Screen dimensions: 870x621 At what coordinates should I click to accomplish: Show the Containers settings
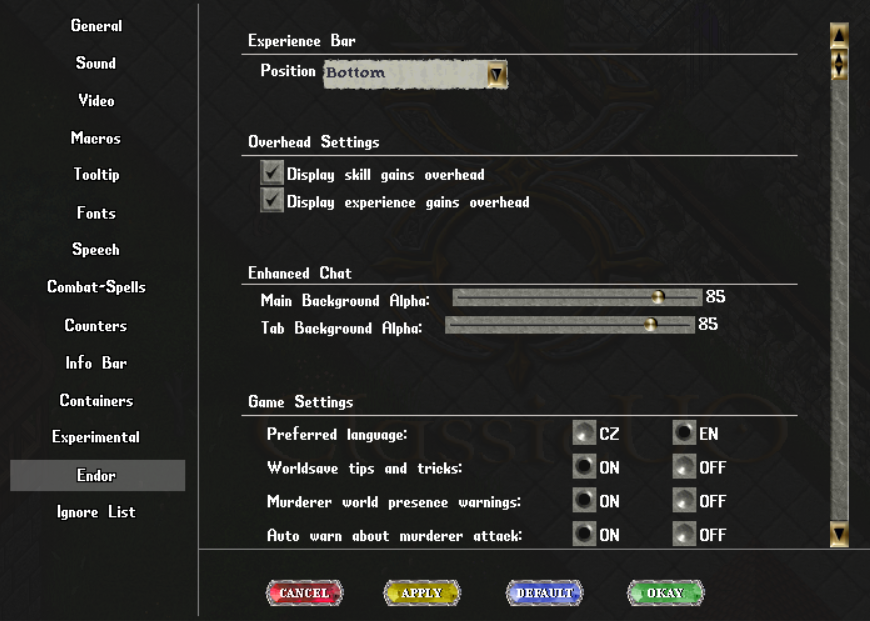(96, 400)
